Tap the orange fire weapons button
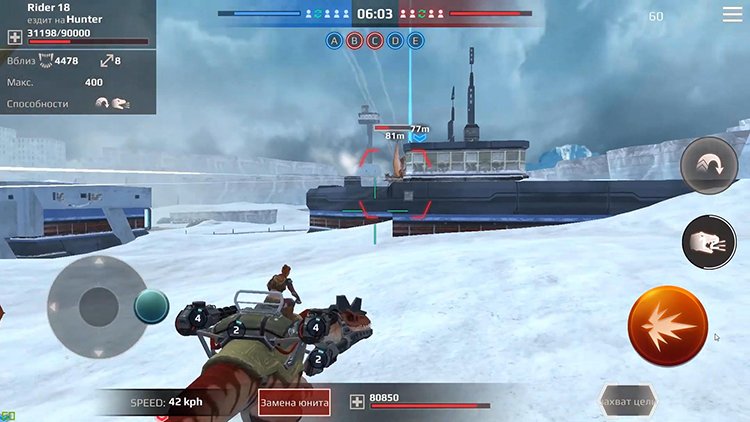 tap(667, 326)
